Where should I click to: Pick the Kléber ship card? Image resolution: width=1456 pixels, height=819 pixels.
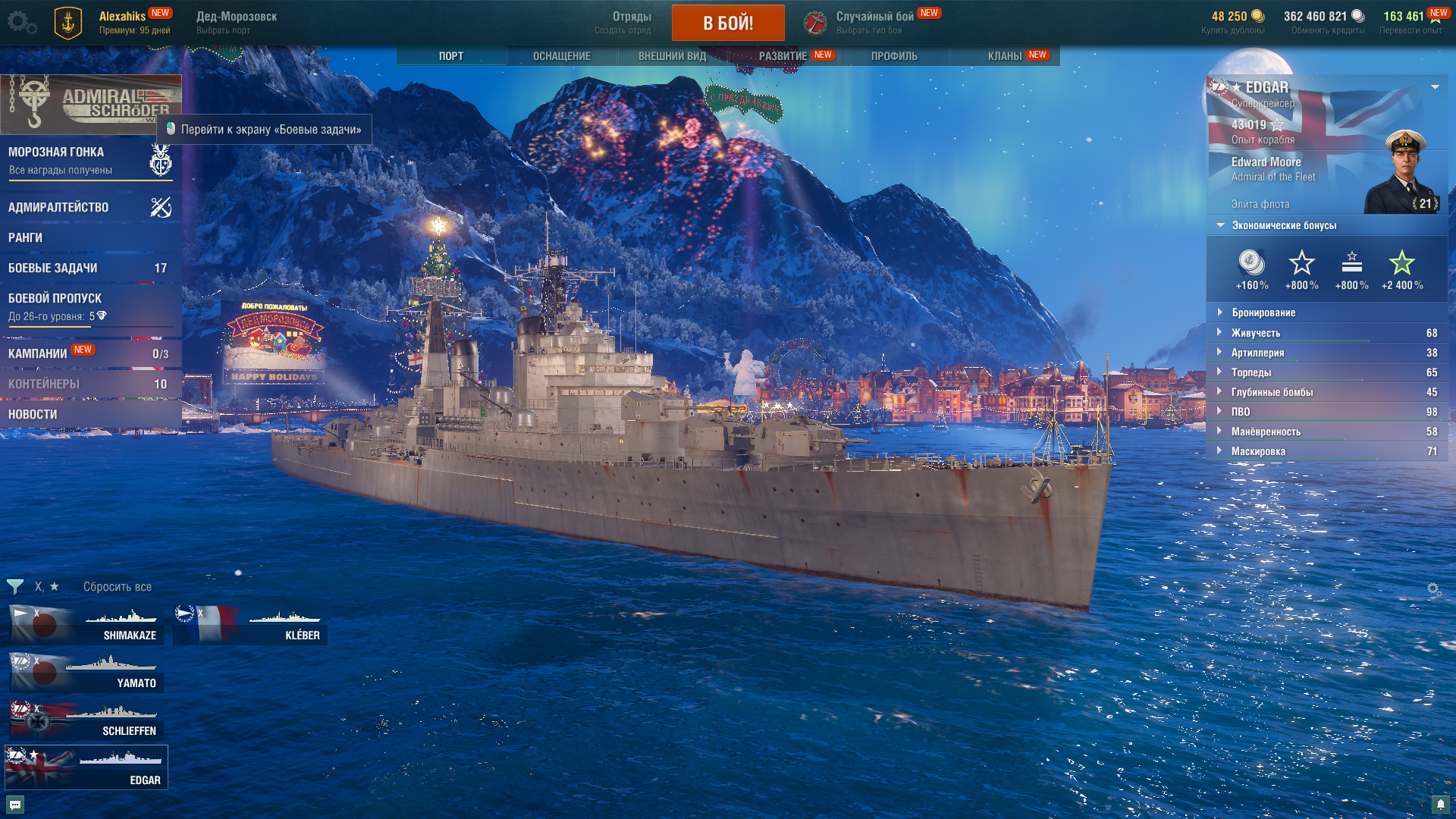[250, 626]
